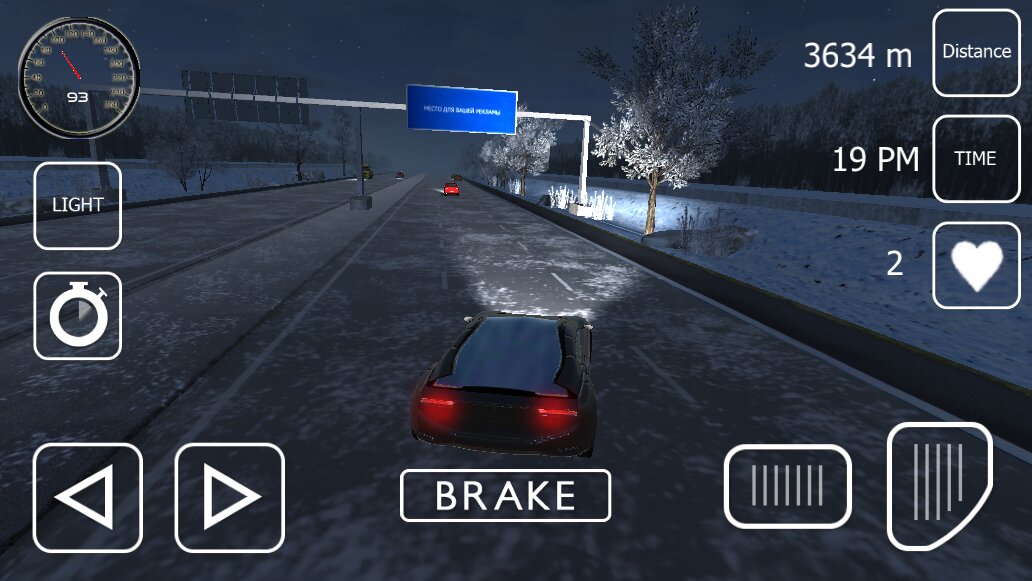Push the tall gas pedal
1032x581 pixels.
(x=938, y=484)
